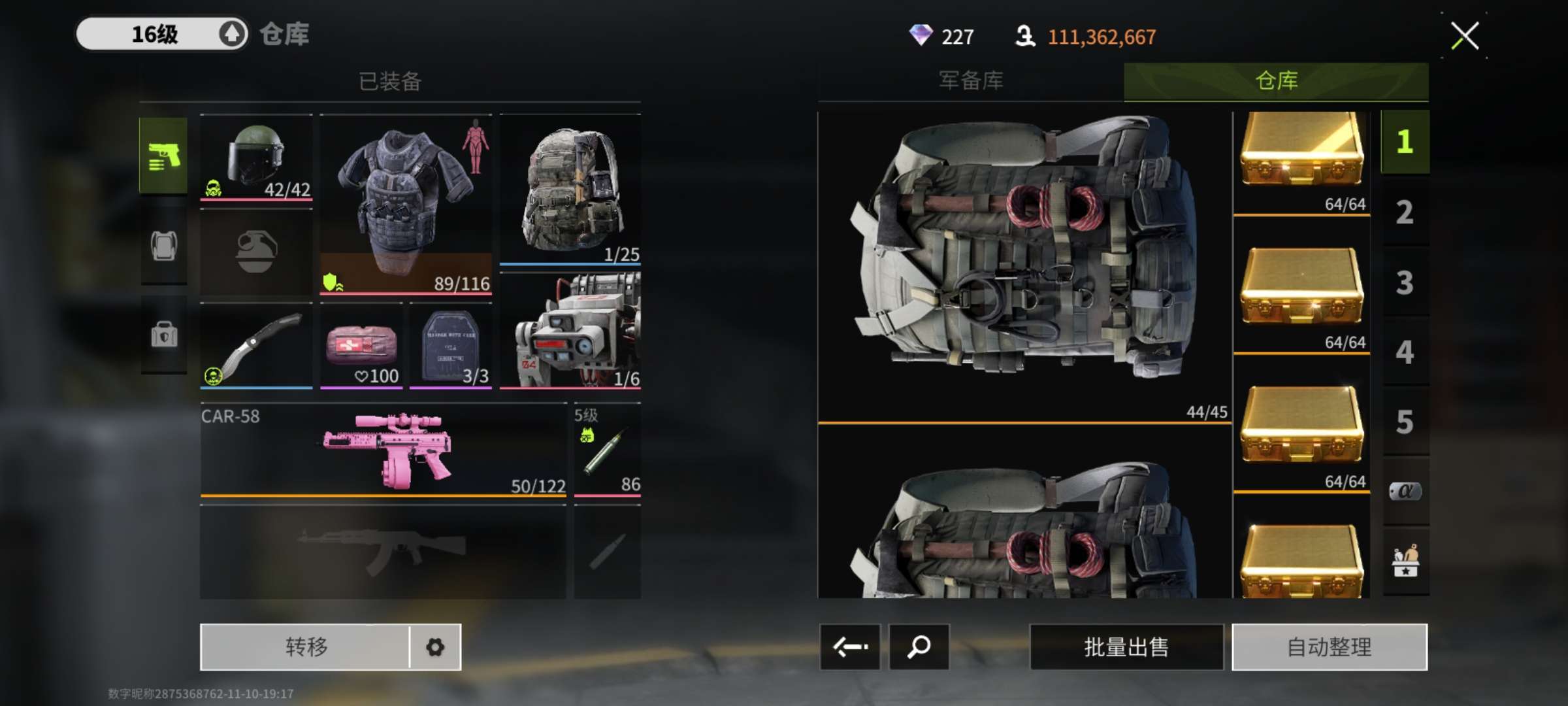The width and height of the screenshot is (1568, 706).
Task: Choose the medkit with 100 health
Action: 361,346
